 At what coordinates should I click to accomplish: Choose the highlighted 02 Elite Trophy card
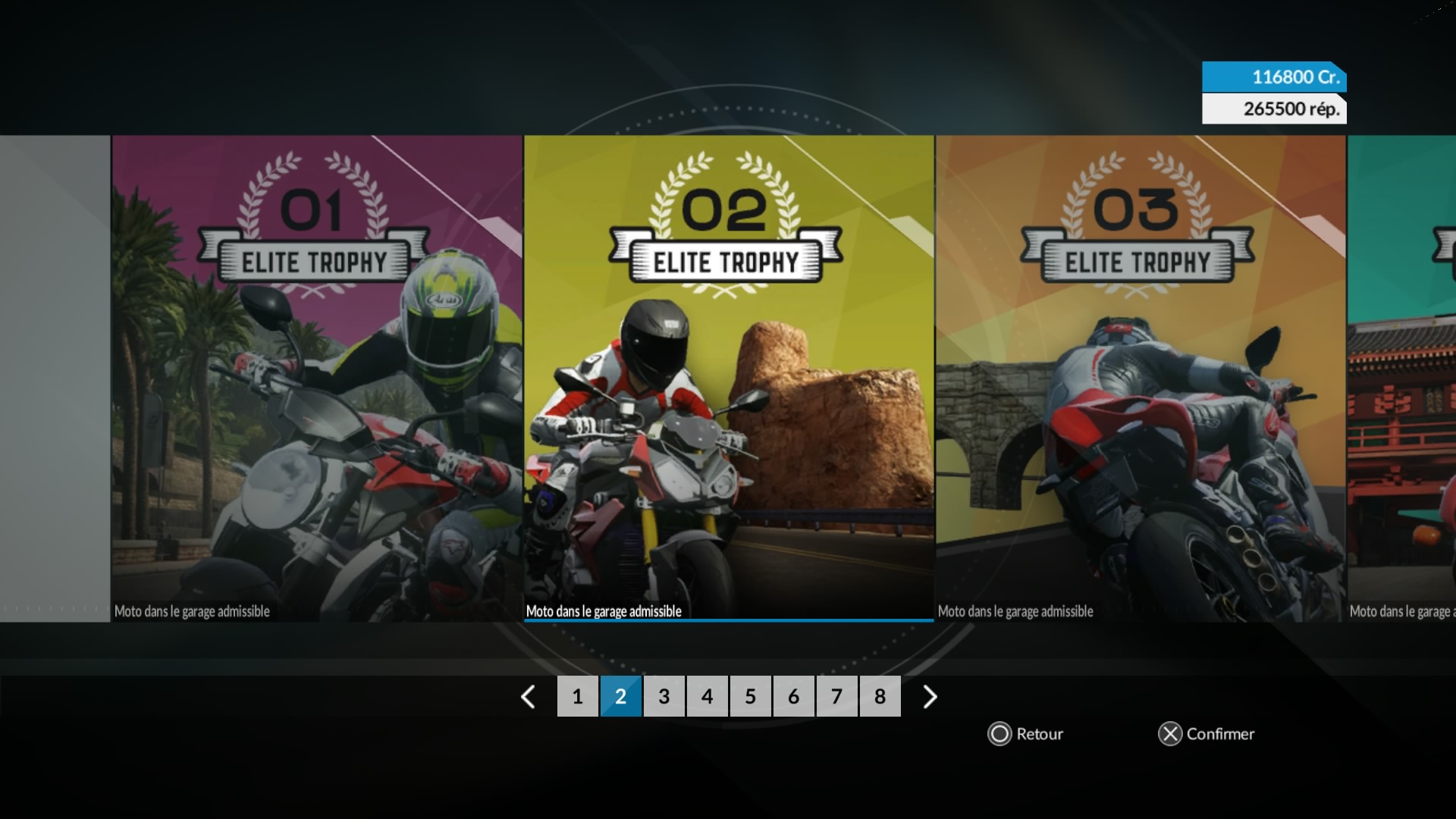coord(729,378)
